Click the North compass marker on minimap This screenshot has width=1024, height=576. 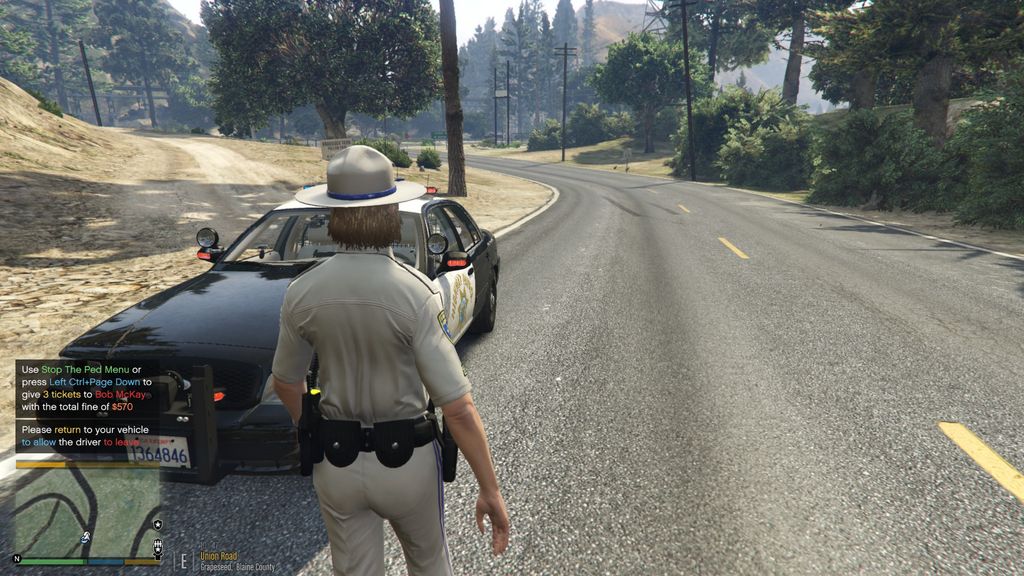(x=16, y=558)
